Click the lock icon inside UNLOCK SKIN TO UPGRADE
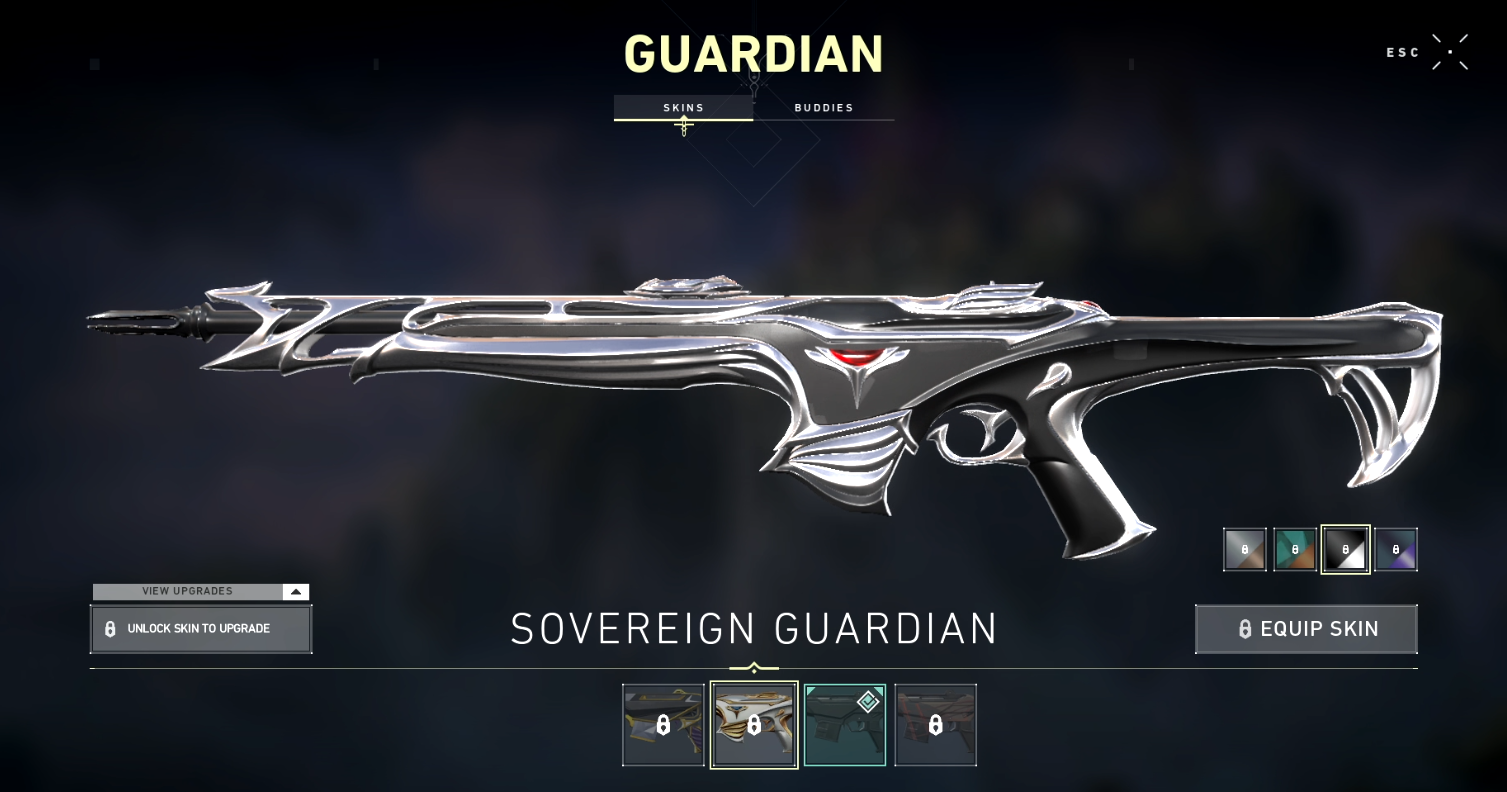Image resolution: width=1507 pixels, height=792 pixels. point(110,629)
